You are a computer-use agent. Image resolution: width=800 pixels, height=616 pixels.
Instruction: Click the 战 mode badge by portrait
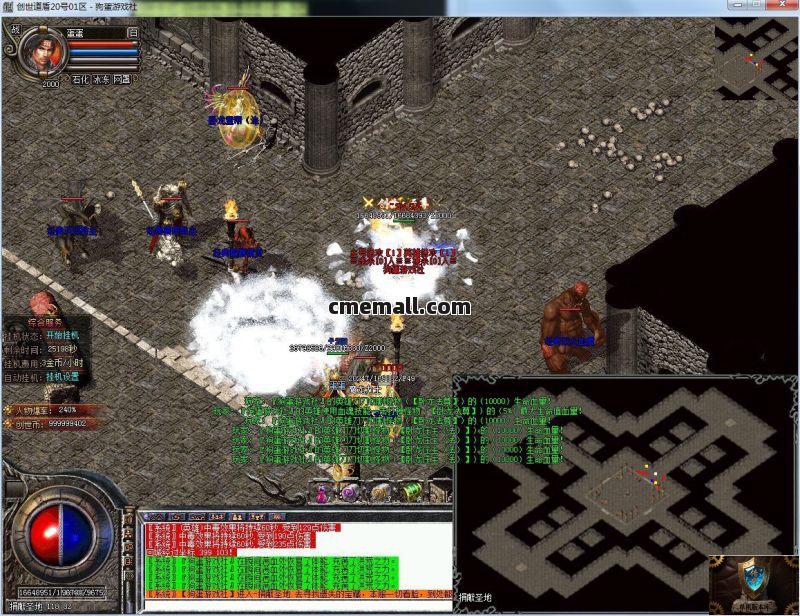point(15,31)
